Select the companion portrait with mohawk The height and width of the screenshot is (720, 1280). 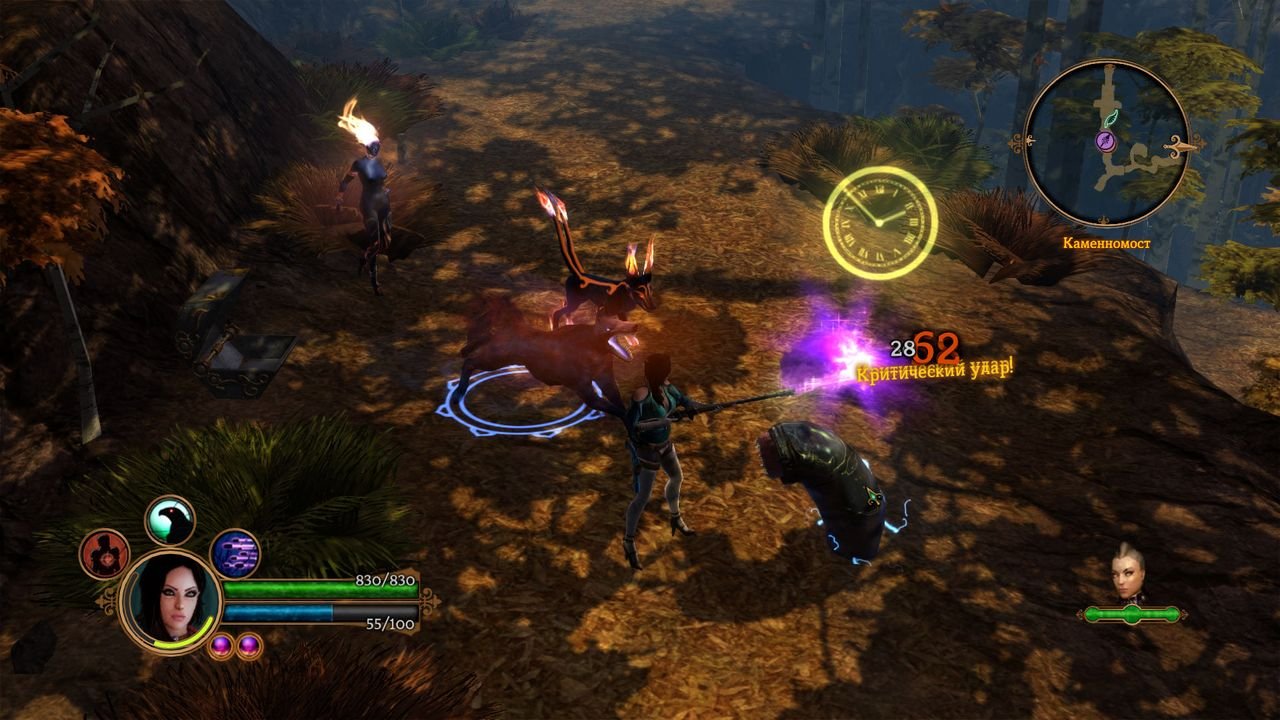click(x=1128, y=575)
